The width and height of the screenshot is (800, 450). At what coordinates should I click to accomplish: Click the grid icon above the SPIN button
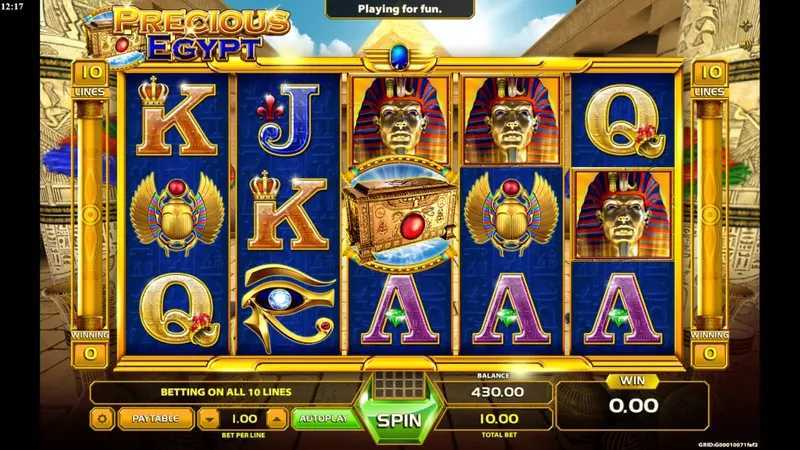[399, 384]
